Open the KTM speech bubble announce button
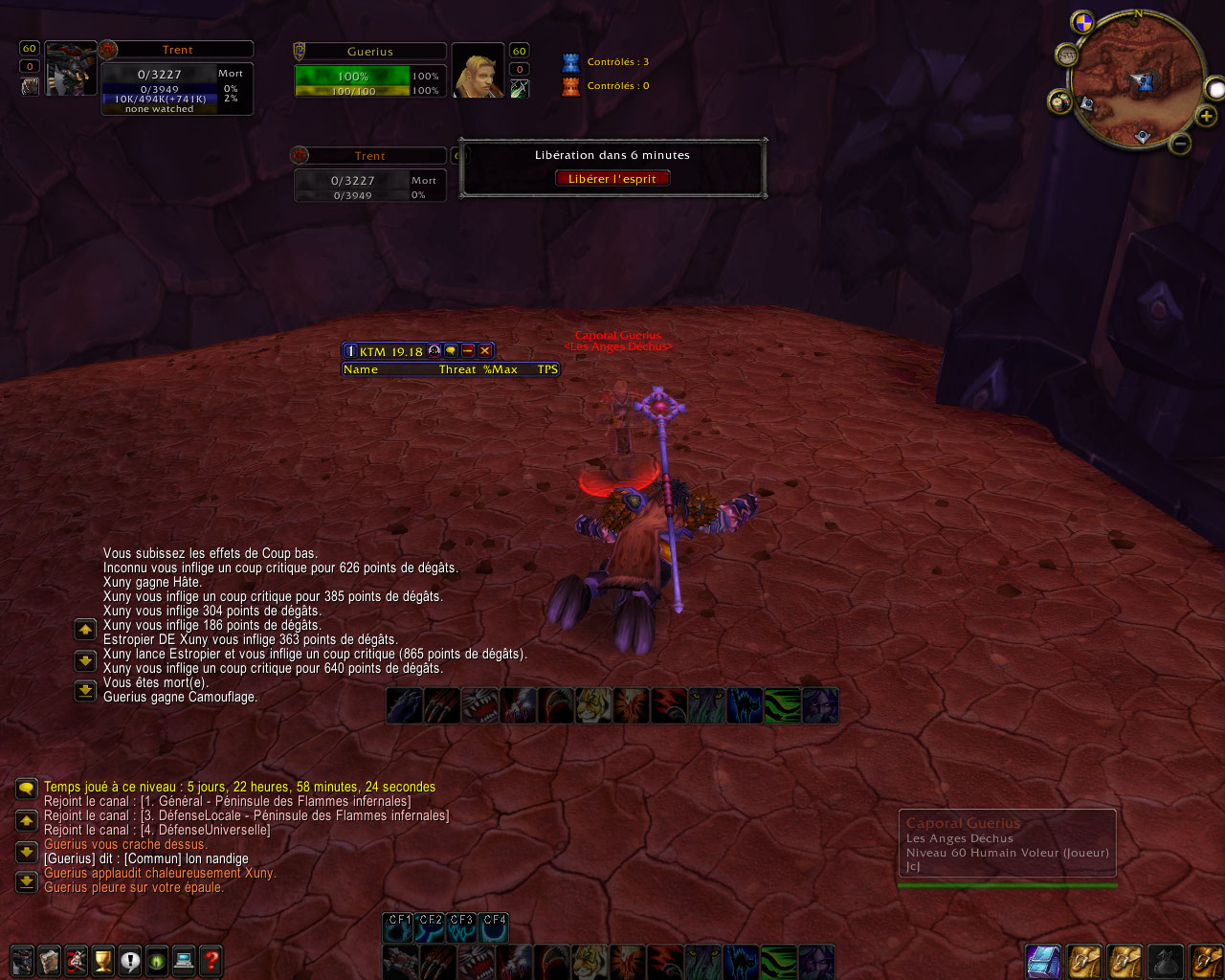The image size is (1225, 980). [x=451, y=351]
